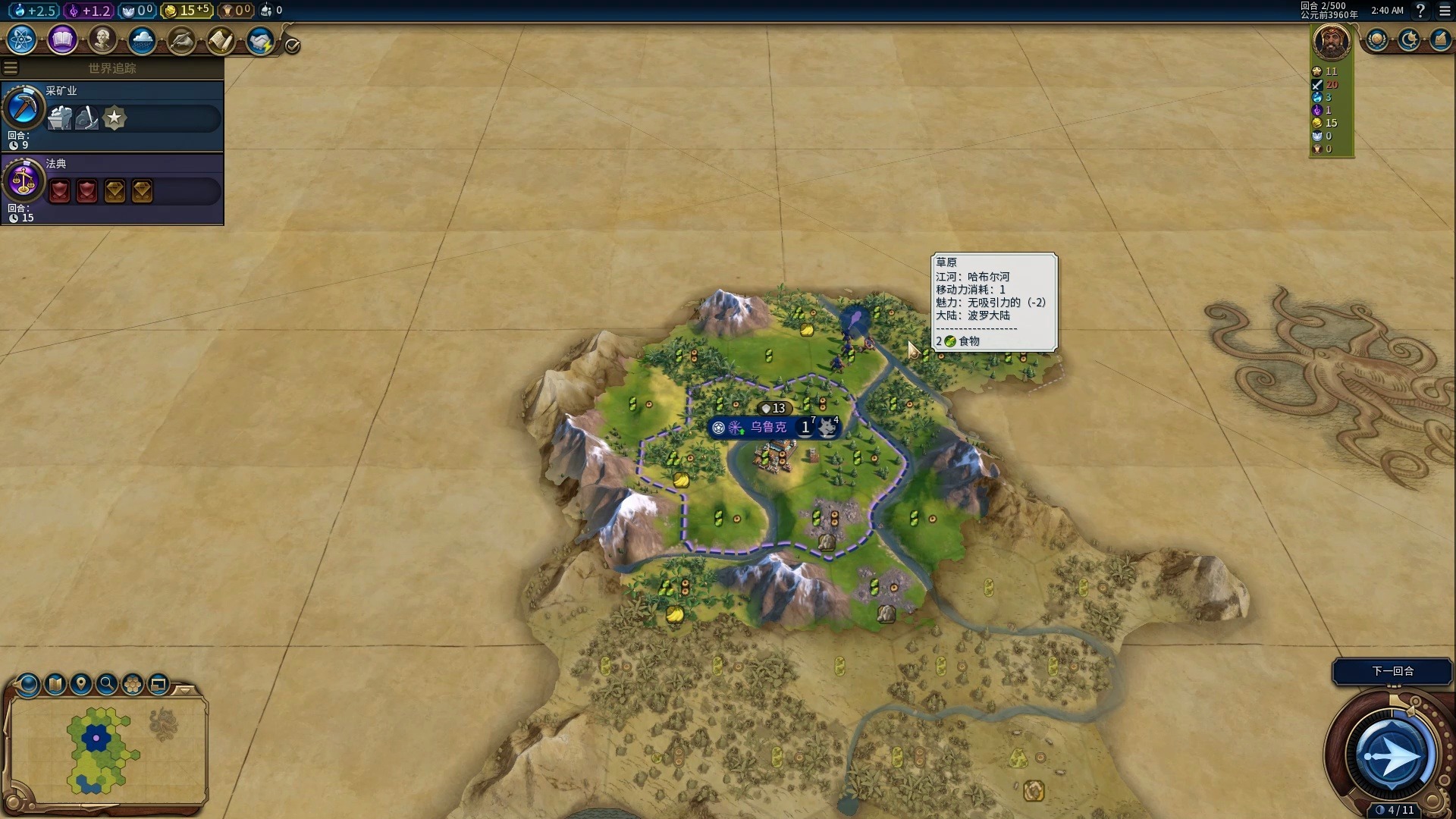1456x819 pixels.
Task: Select the 采矿业 research tracker entry
Action: 112,115
